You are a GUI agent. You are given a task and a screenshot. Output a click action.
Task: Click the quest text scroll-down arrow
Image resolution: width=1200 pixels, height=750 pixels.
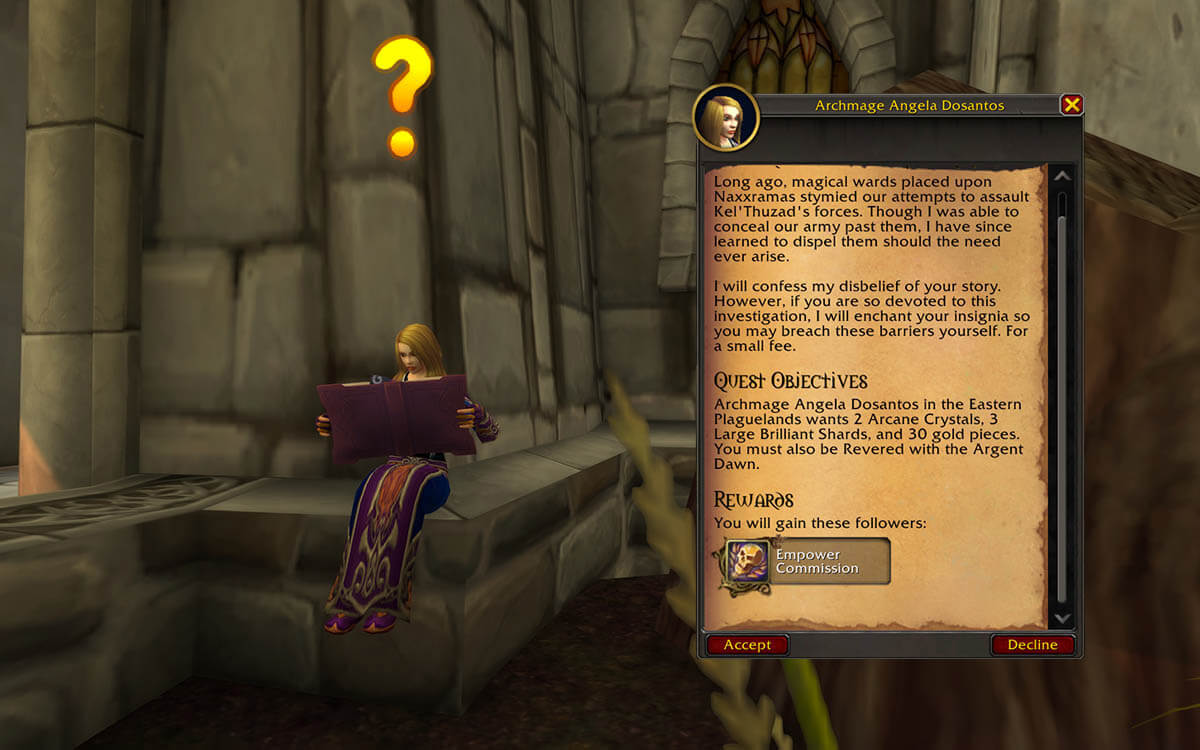[1062, 619]
